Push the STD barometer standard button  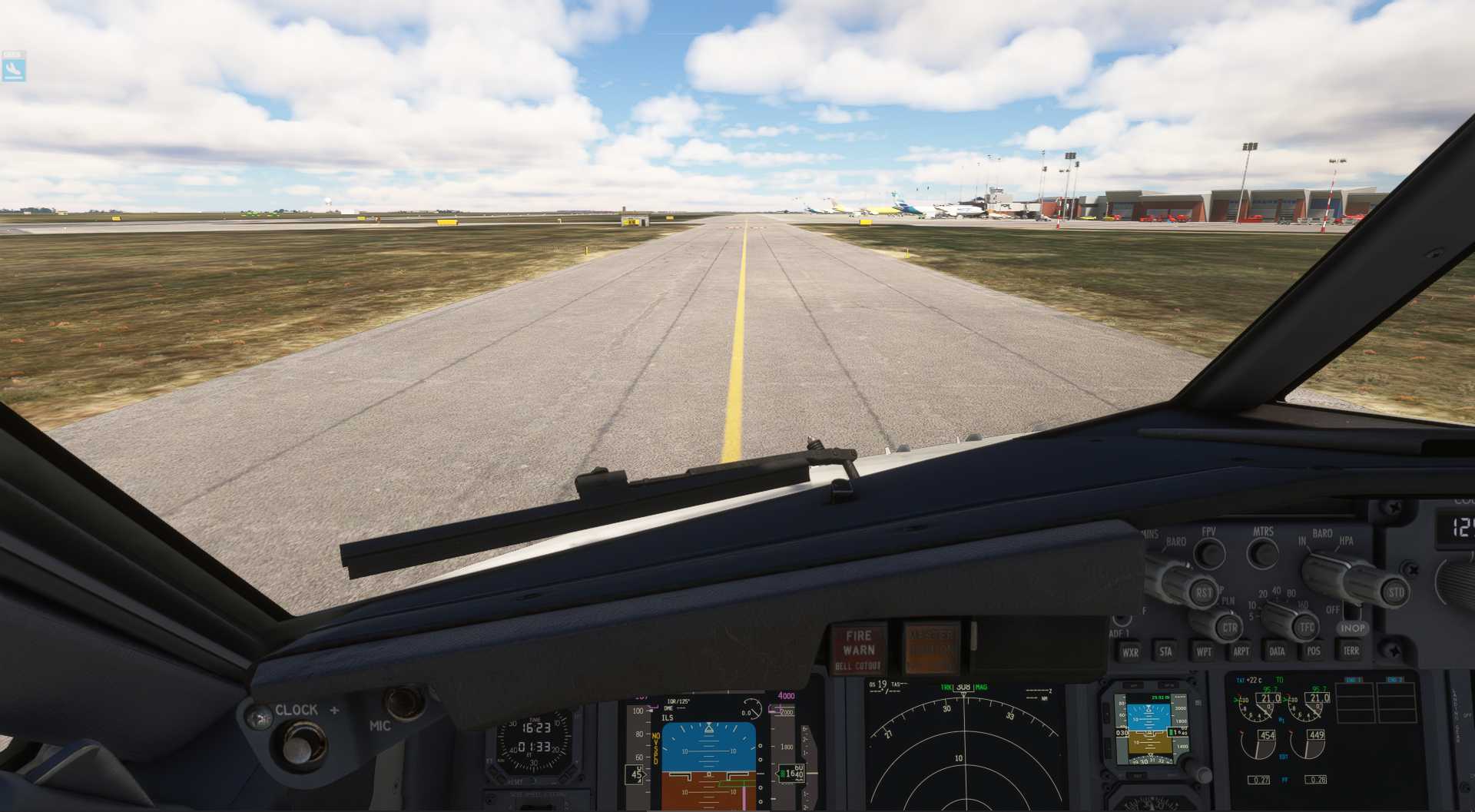tap(1395, 592)
